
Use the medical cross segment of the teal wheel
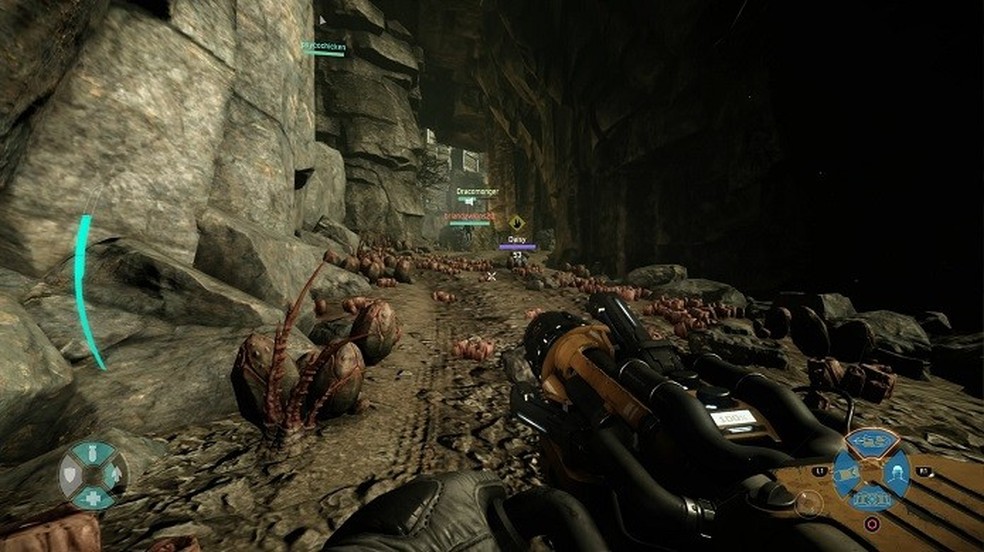(x=92, y=497)
